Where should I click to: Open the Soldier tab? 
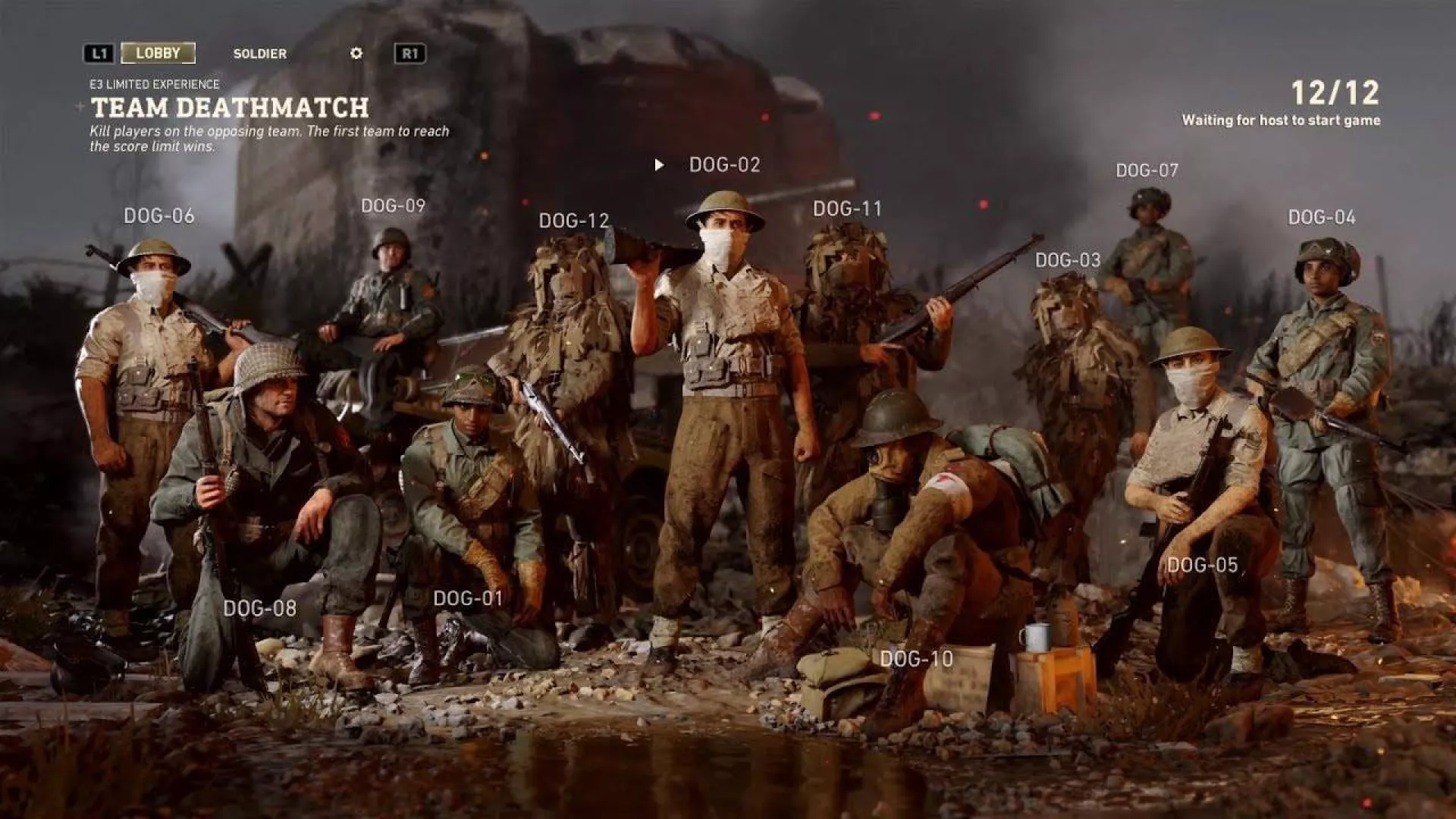pyautogui.click(x=259, y=54)
